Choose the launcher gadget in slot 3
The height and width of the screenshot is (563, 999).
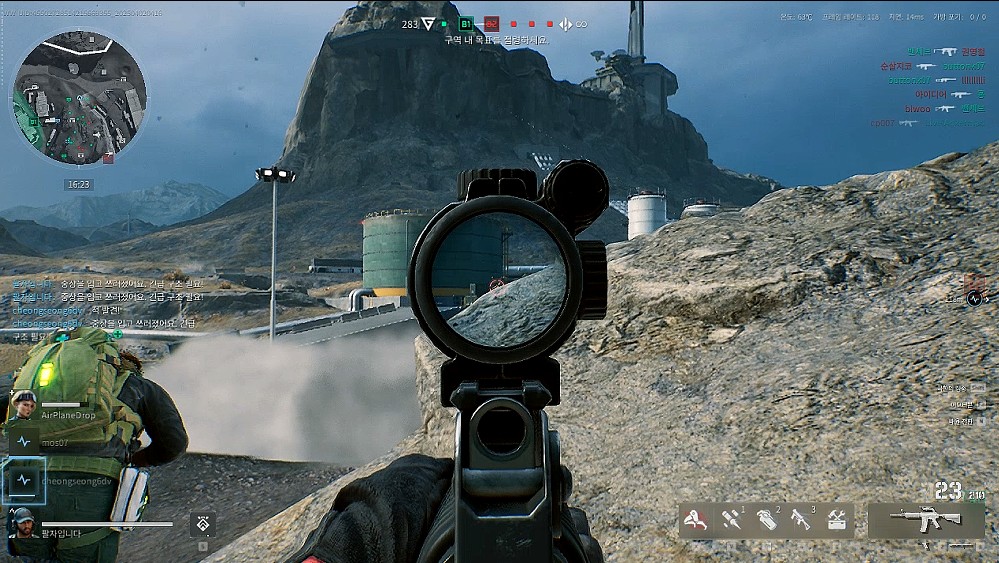[x=801, y=520]
